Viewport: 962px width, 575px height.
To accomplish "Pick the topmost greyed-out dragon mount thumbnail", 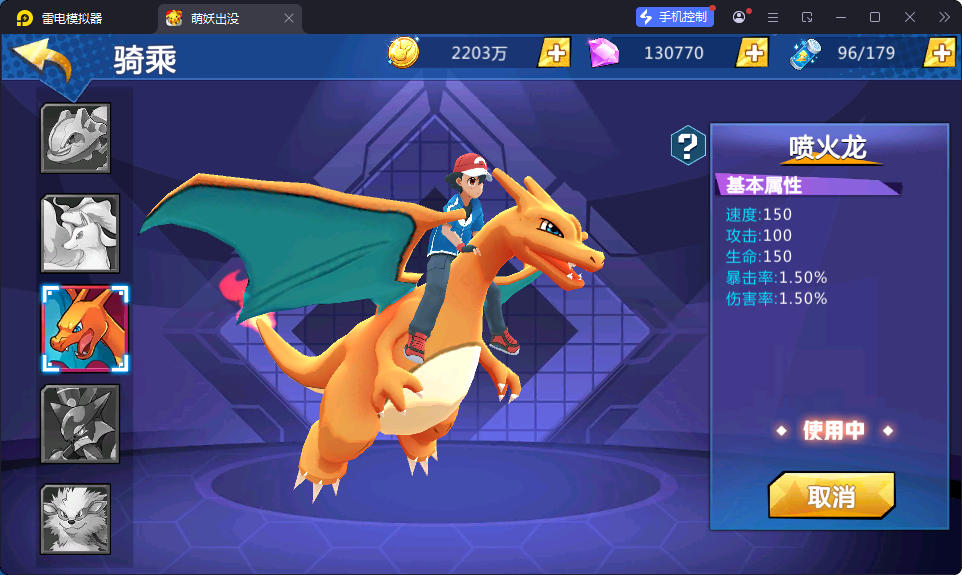I will point(76,139).
